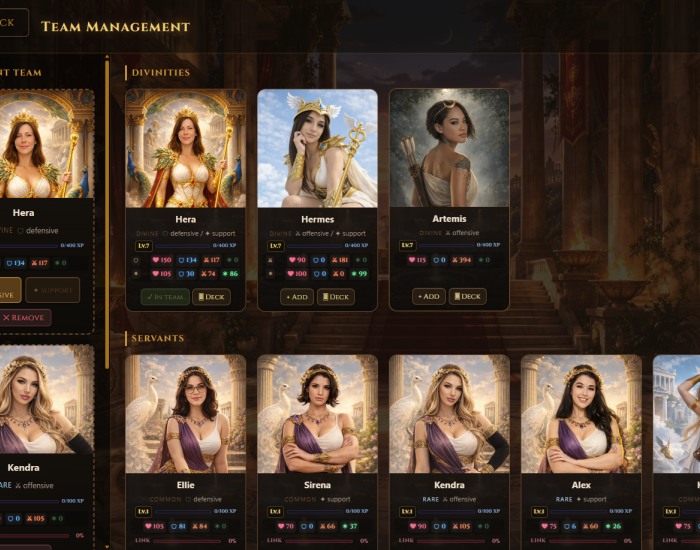Choose Hera's Defensive role button
This screenshot has height=550, width=700.
[8, 290]
